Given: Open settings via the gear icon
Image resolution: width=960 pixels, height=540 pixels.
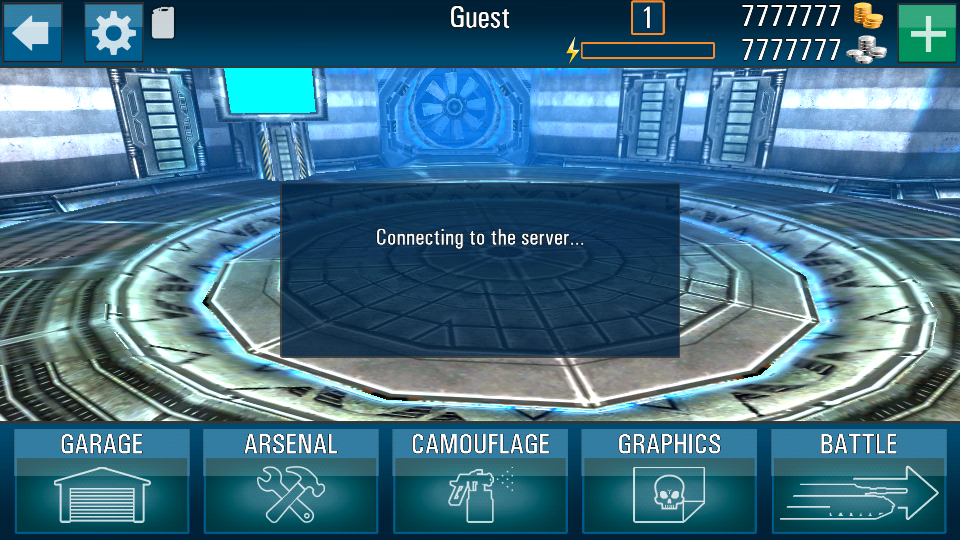Looking at the screenshot, I should coord(113,33).
